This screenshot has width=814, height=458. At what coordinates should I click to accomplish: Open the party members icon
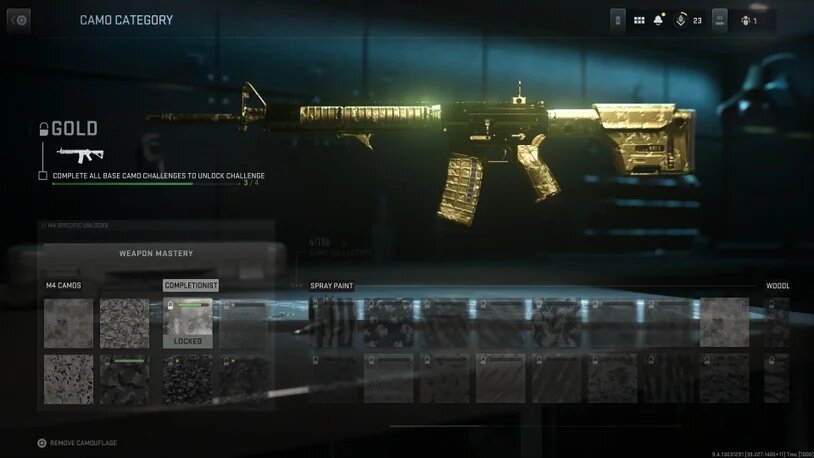coord(746,20)
